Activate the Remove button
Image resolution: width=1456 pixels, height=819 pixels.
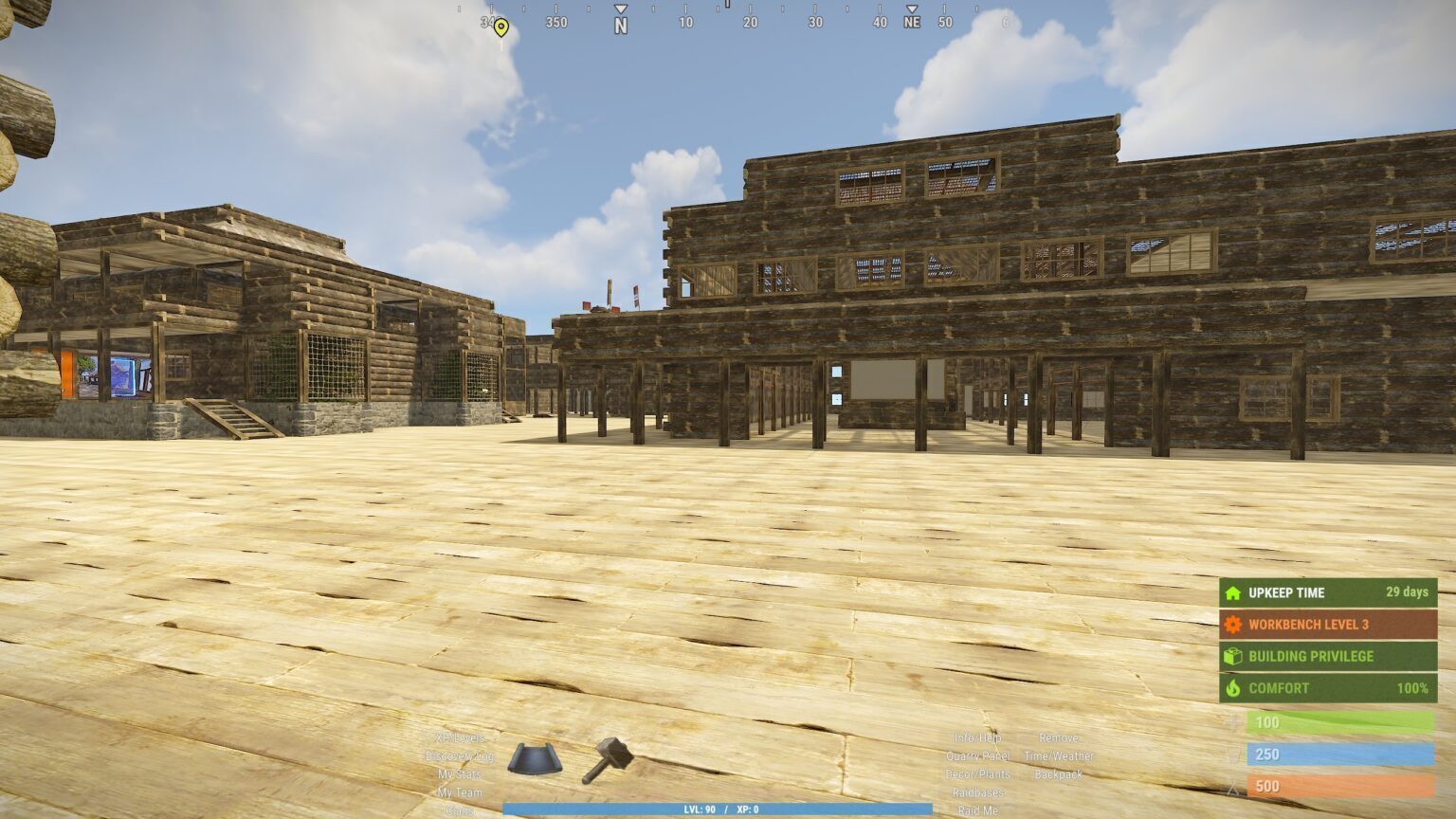point(1058,737)
